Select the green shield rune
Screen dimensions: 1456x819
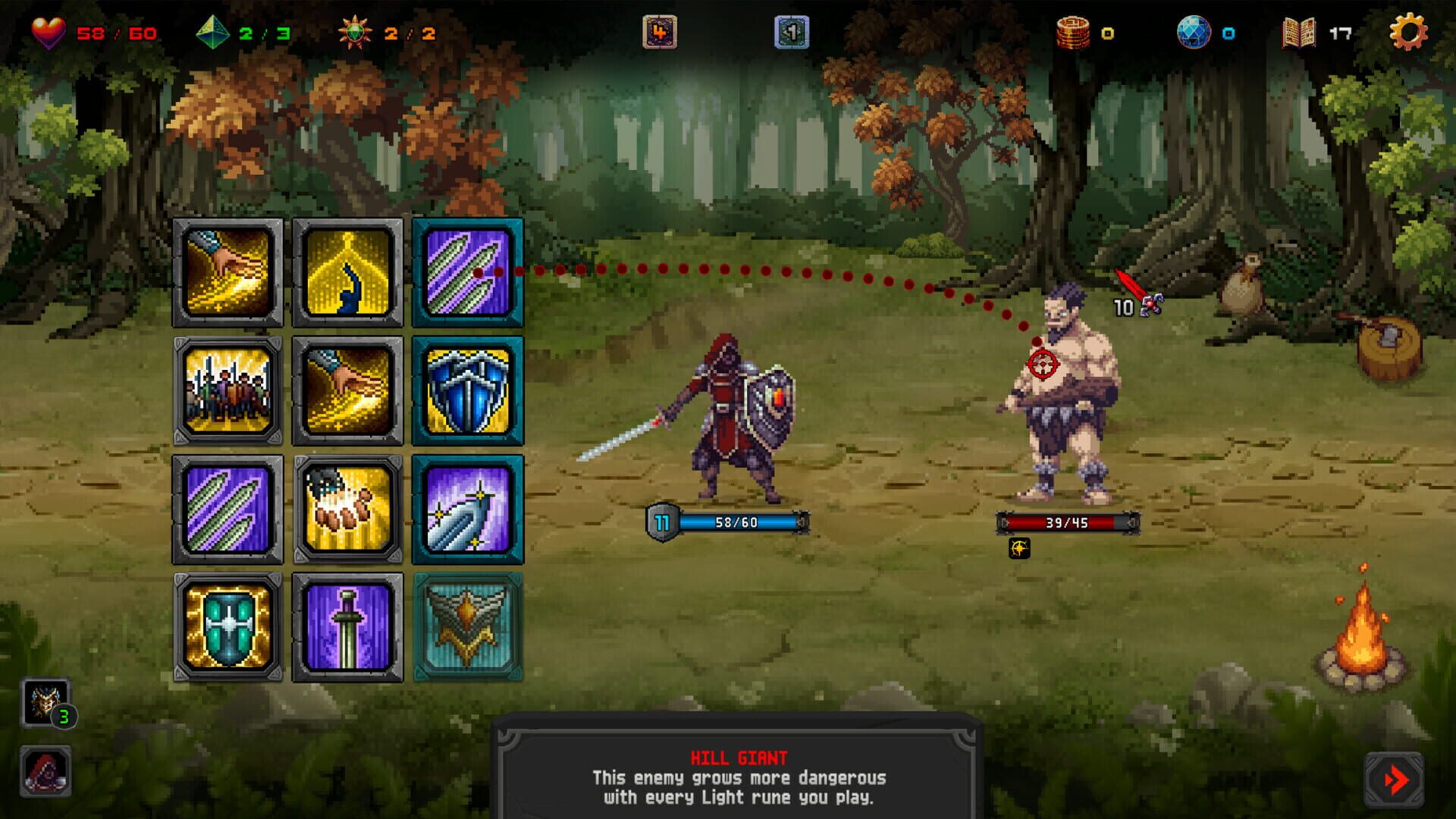(x=227, y=626)
